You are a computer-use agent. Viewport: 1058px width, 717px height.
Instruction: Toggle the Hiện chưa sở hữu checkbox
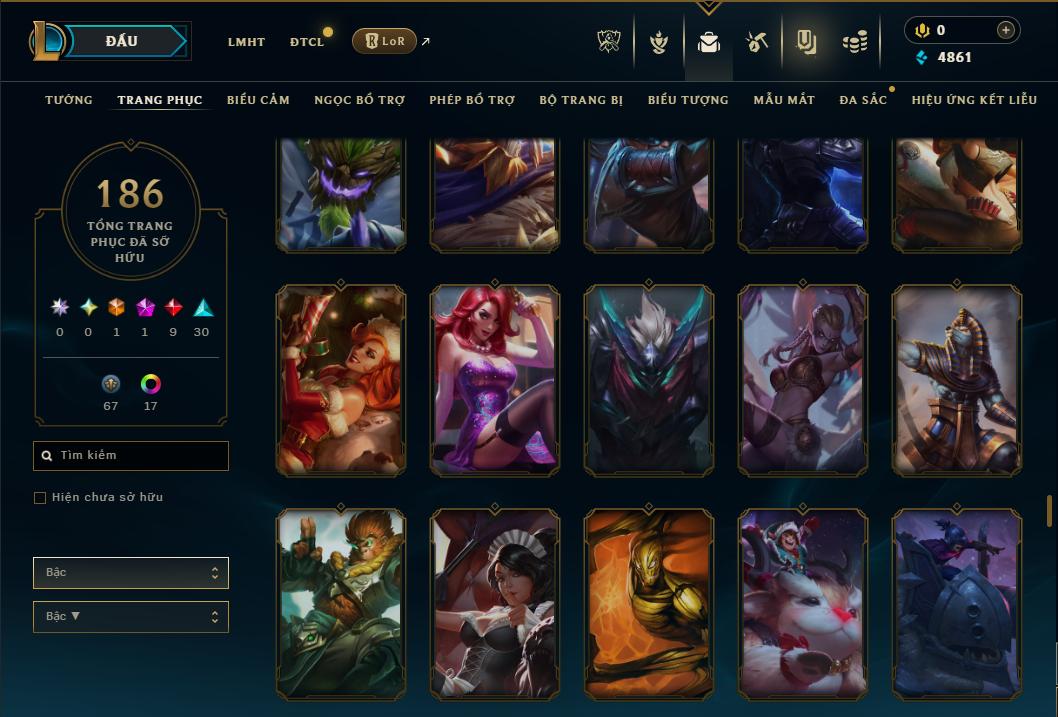40,498
